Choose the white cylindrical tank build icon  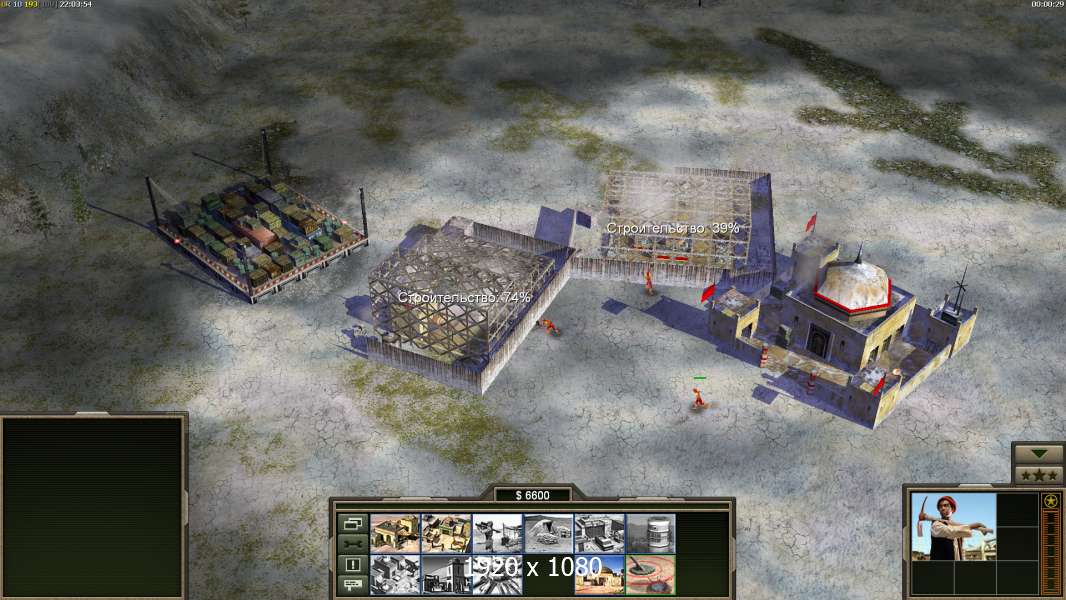[x=650, y=533]
